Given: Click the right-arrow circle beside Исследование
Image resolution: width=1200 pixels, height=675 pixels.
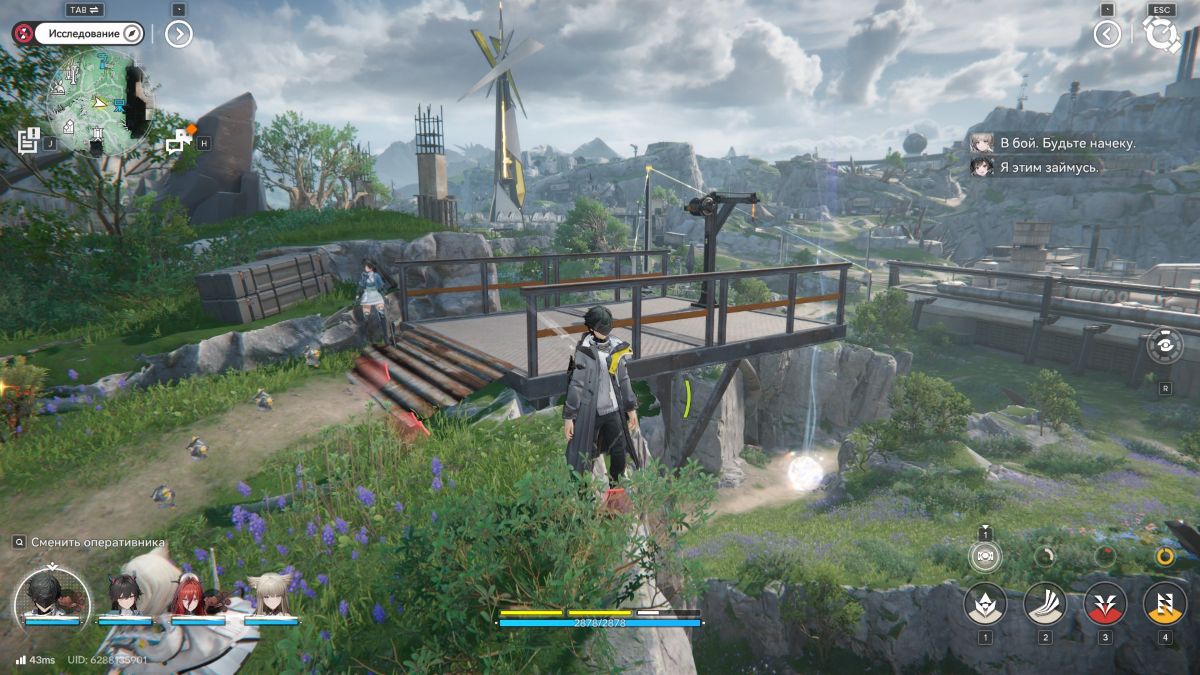Looking at the screenshot, I should [x=178, y=34].
